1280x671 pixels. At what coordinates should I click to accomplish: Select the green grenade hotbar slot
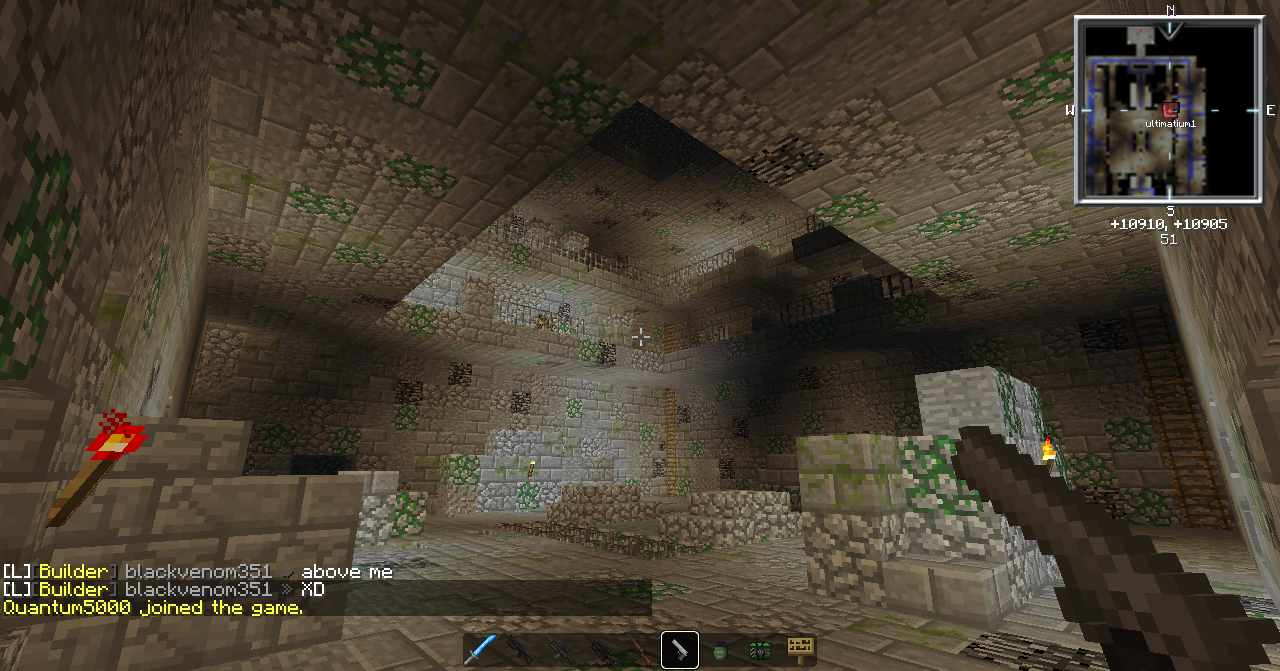coord(720,650)
